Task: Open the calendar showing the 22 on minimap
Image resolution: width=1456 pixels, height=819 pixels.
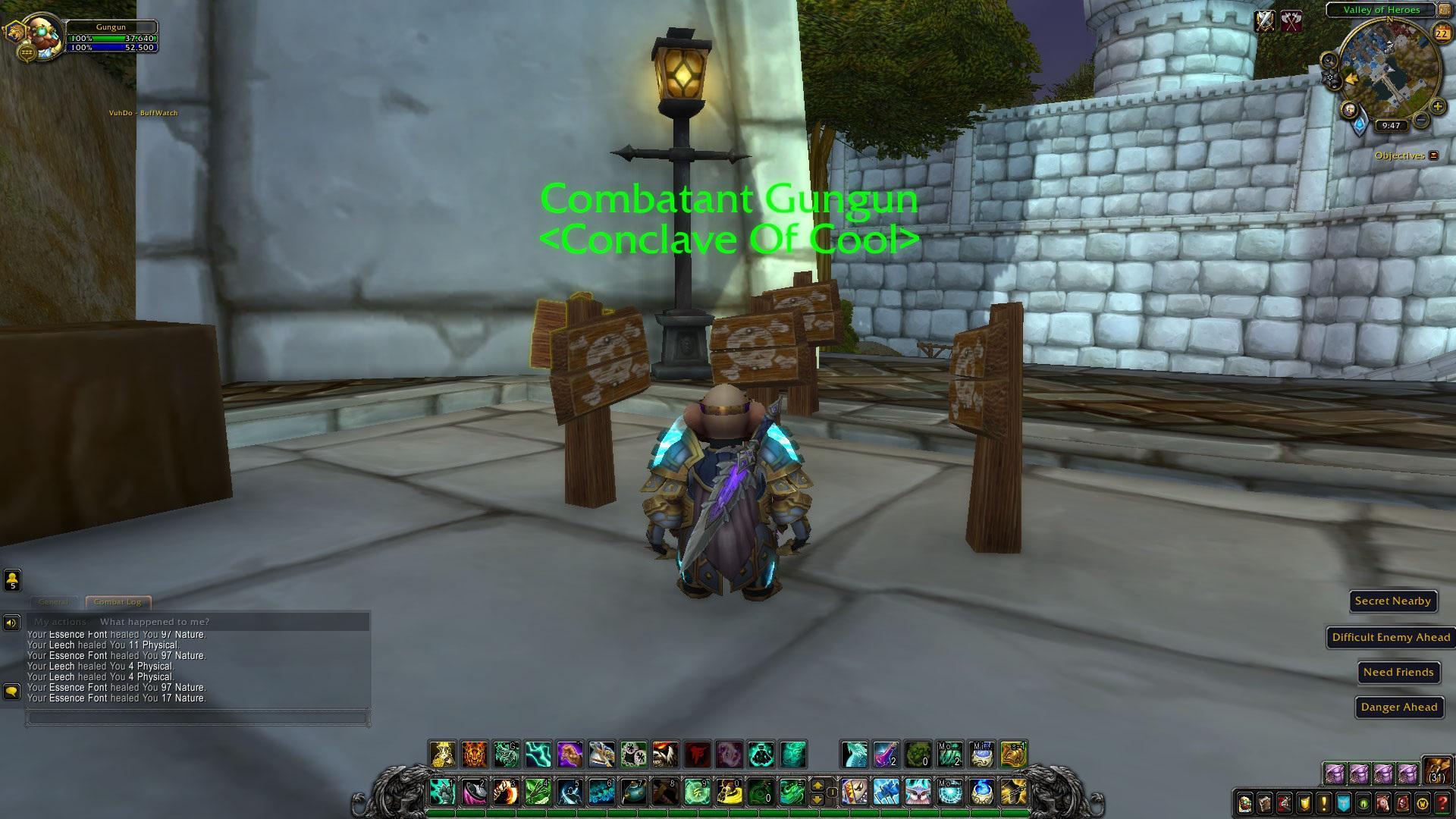Action: click(1441, 33)
